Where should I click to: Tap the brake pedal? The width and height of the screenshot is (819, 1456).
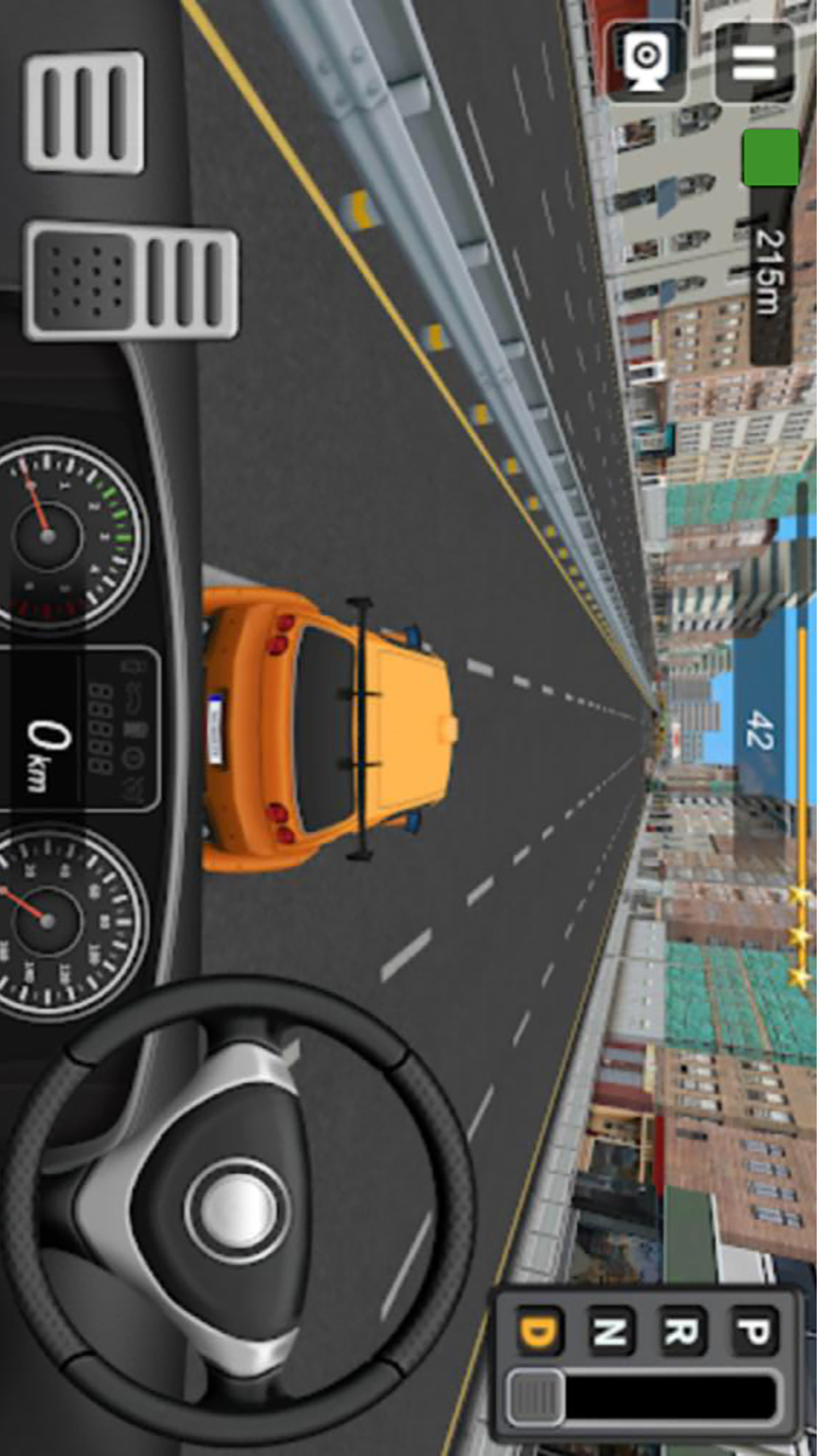point(131,278)
